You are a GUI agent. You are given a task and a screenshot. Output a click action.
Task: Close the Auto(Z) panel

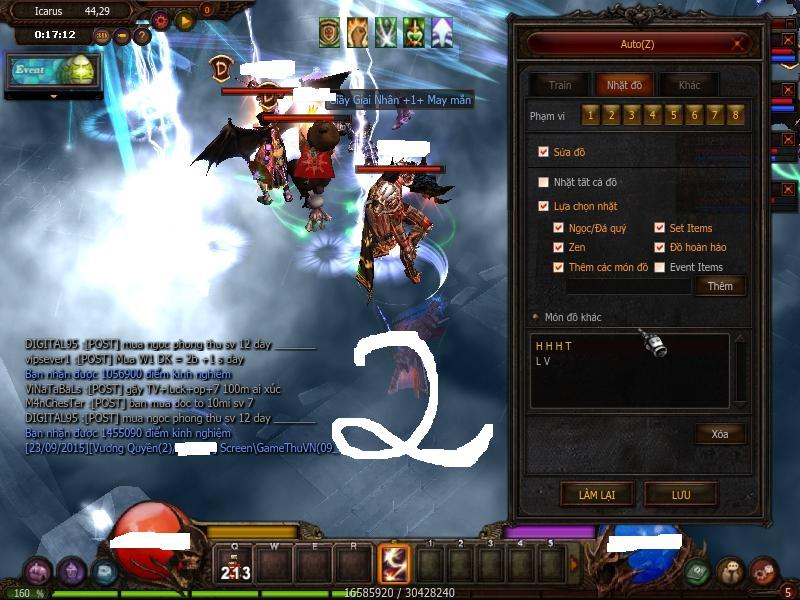(739, 44)
